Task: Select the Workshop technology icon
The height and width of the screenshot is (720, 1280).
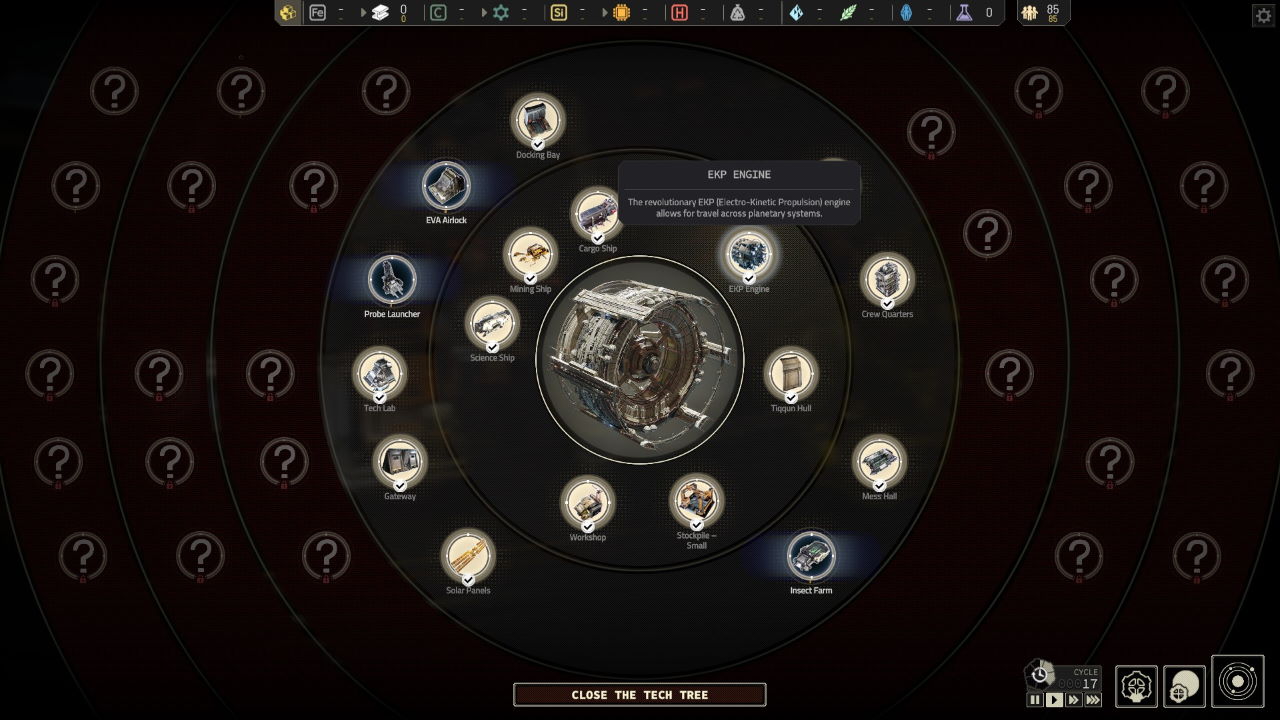Action: click(587, 503)
